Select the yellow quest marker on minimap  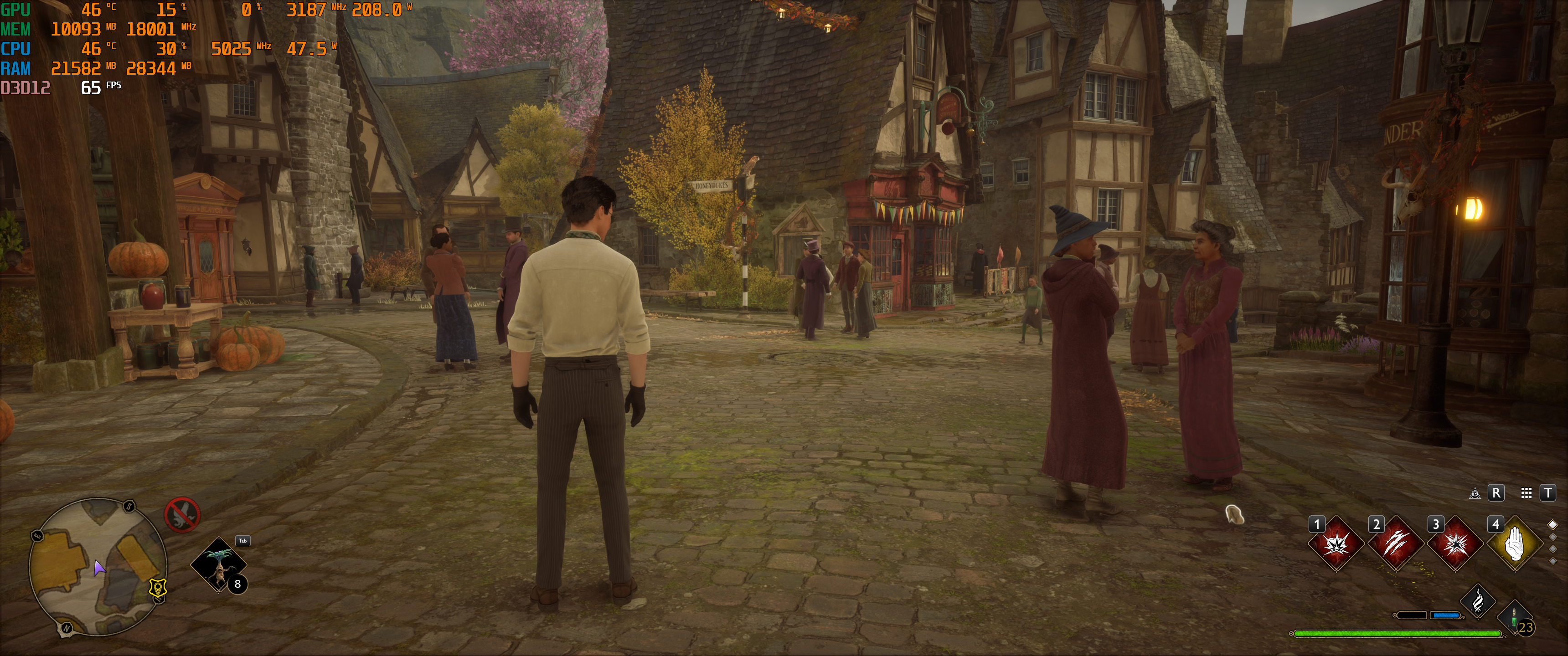pos(158,588)
